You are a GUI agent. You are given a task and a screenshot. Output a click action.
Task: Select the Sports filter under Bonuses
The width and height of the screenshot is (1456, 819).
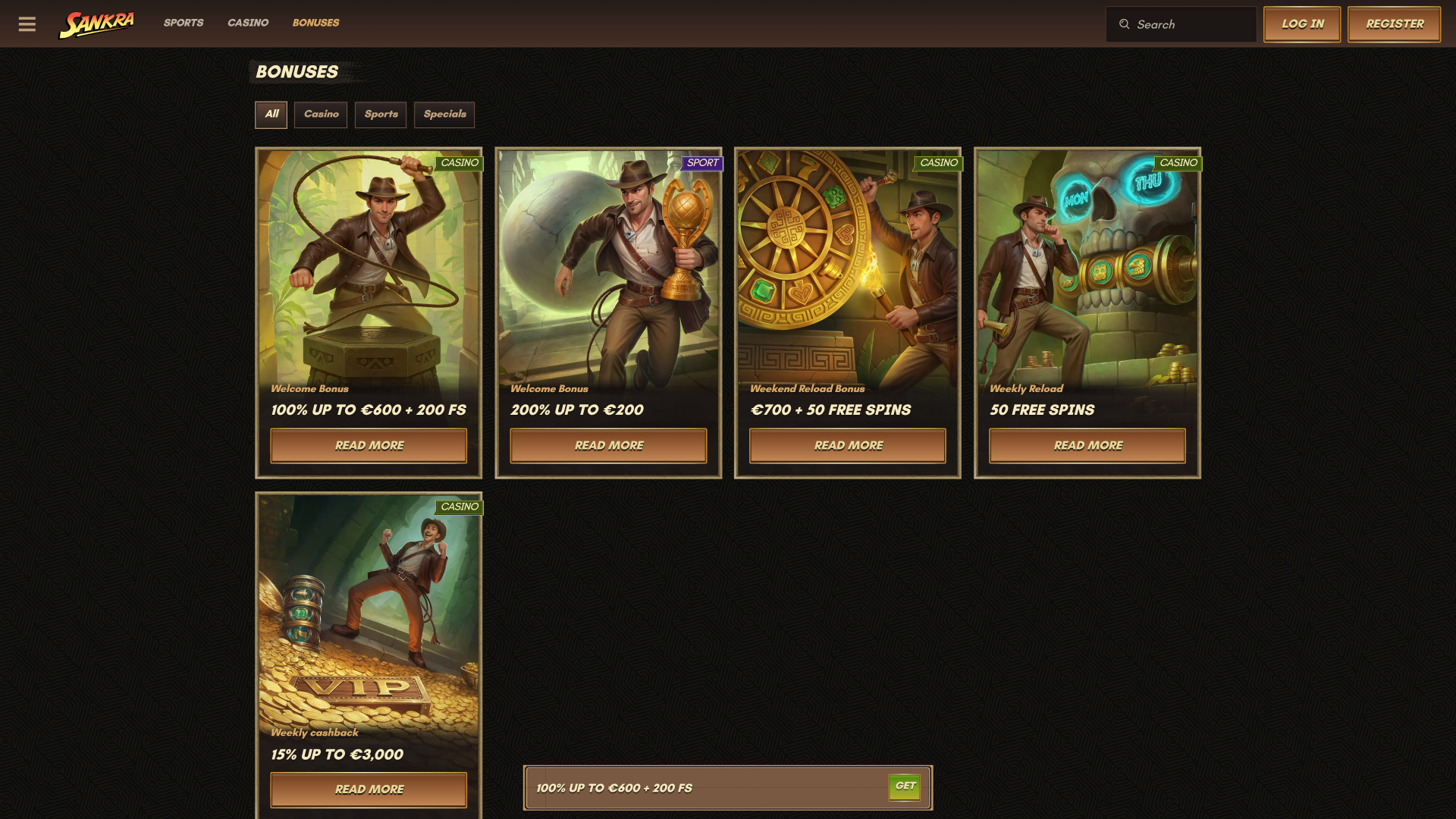tap(380, 115)
